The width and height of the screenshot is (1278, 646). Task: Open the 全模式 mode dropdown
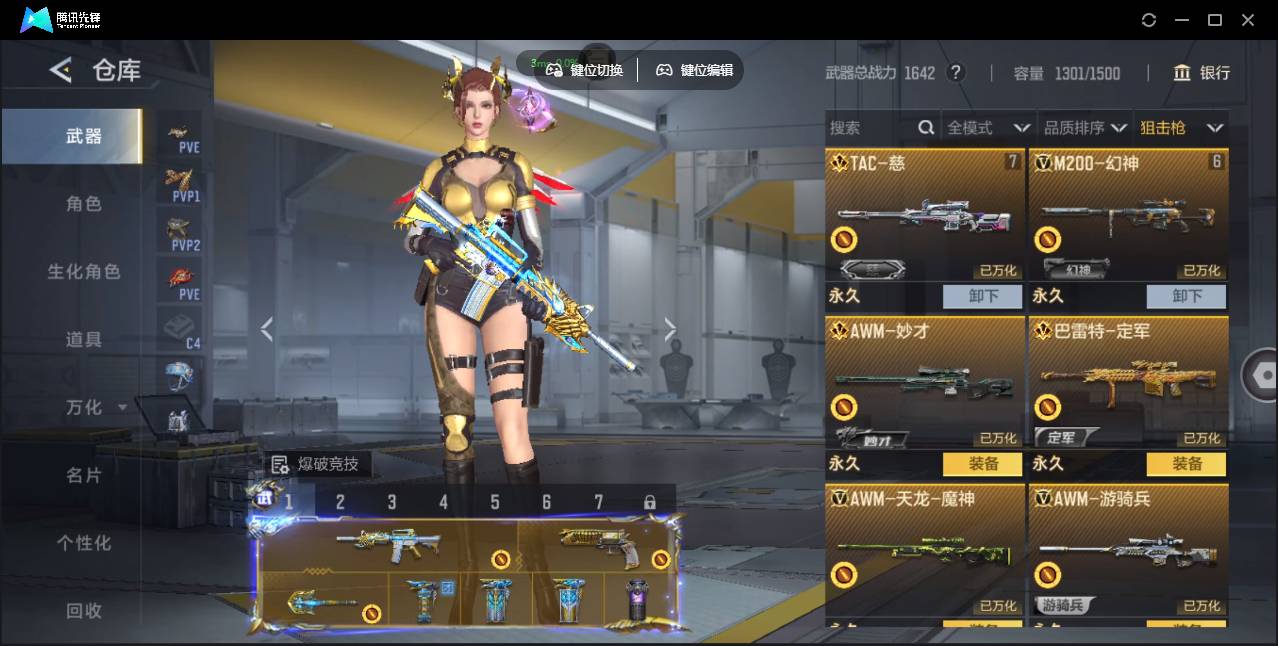tap(988, 128)
